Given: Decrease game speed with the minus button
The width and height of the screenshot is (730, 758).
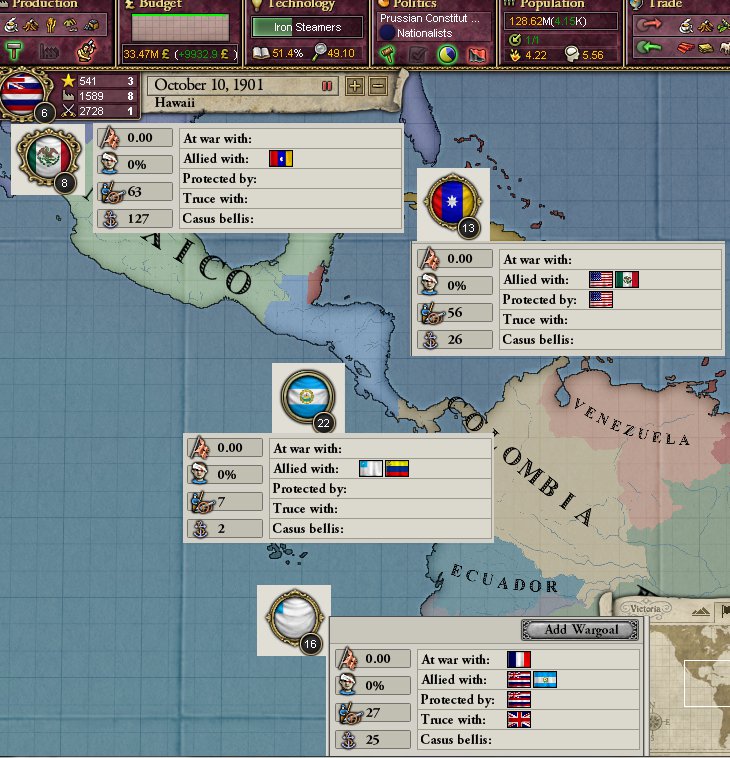Looking at the screenshot, I should pyautogui.click(x=377, y=86).
